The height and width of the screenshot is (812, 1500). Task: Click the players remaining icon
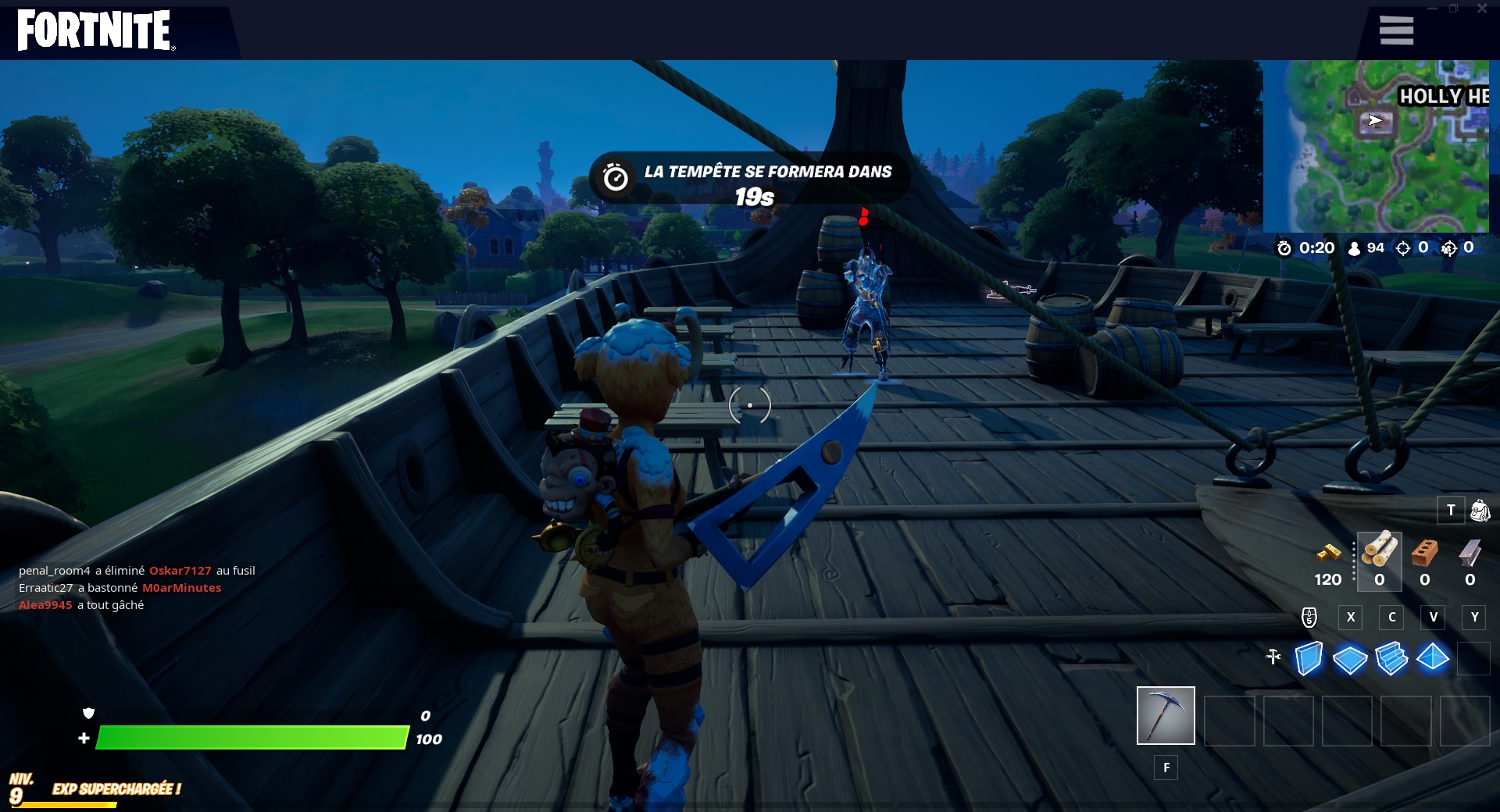point(1353,248)
